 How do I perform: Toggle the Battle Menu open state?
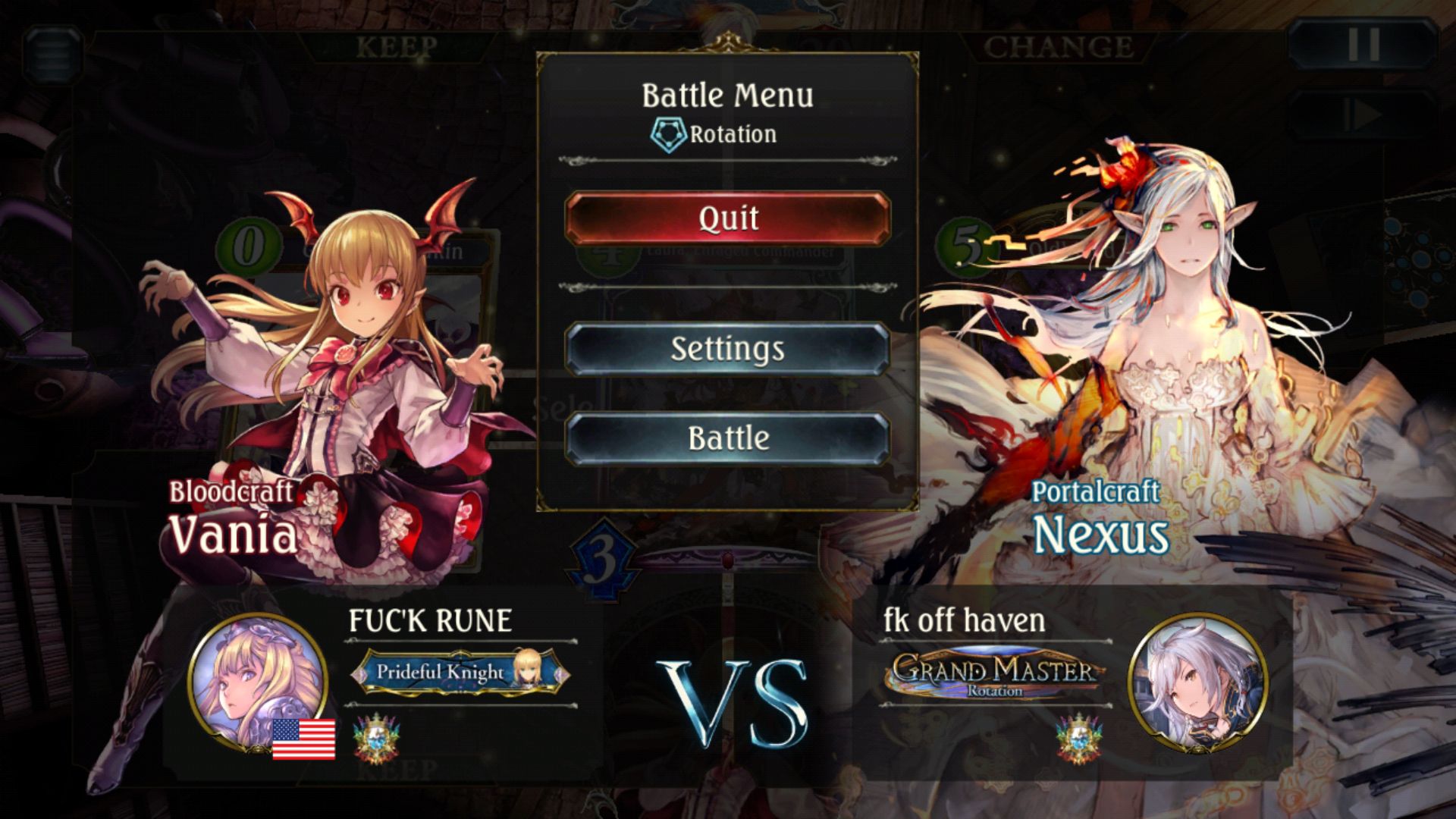[727, 96]
